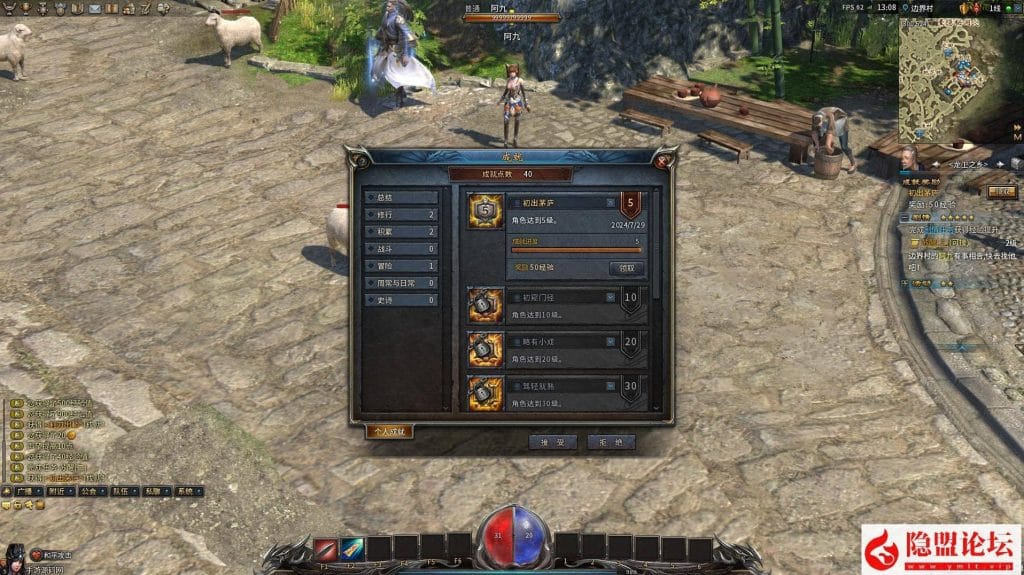Viewport: 1024px width, 575px height.
Task: Open the 积累 achievement category
Action: coord(400,232)
